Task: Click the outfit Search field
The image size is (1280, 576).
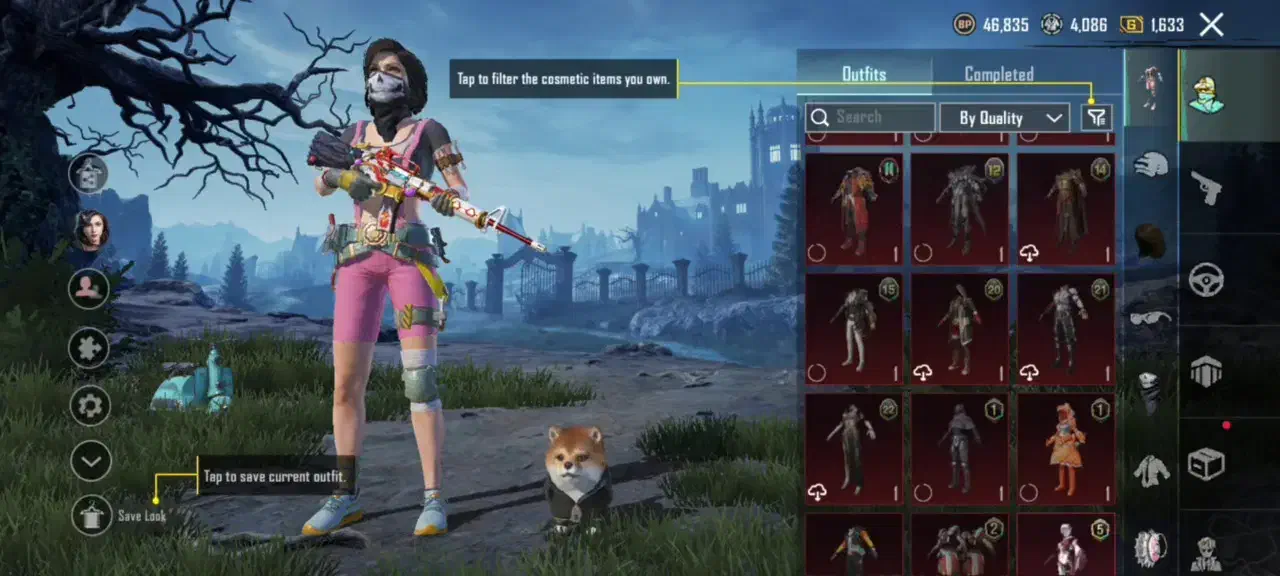Action: [x=870, y=118]
